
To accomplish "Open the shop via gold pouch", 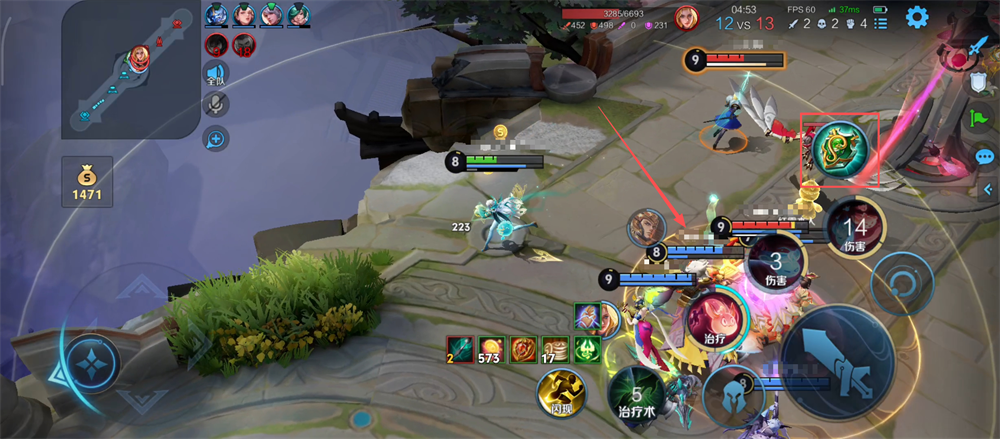I will pos(86,182).
